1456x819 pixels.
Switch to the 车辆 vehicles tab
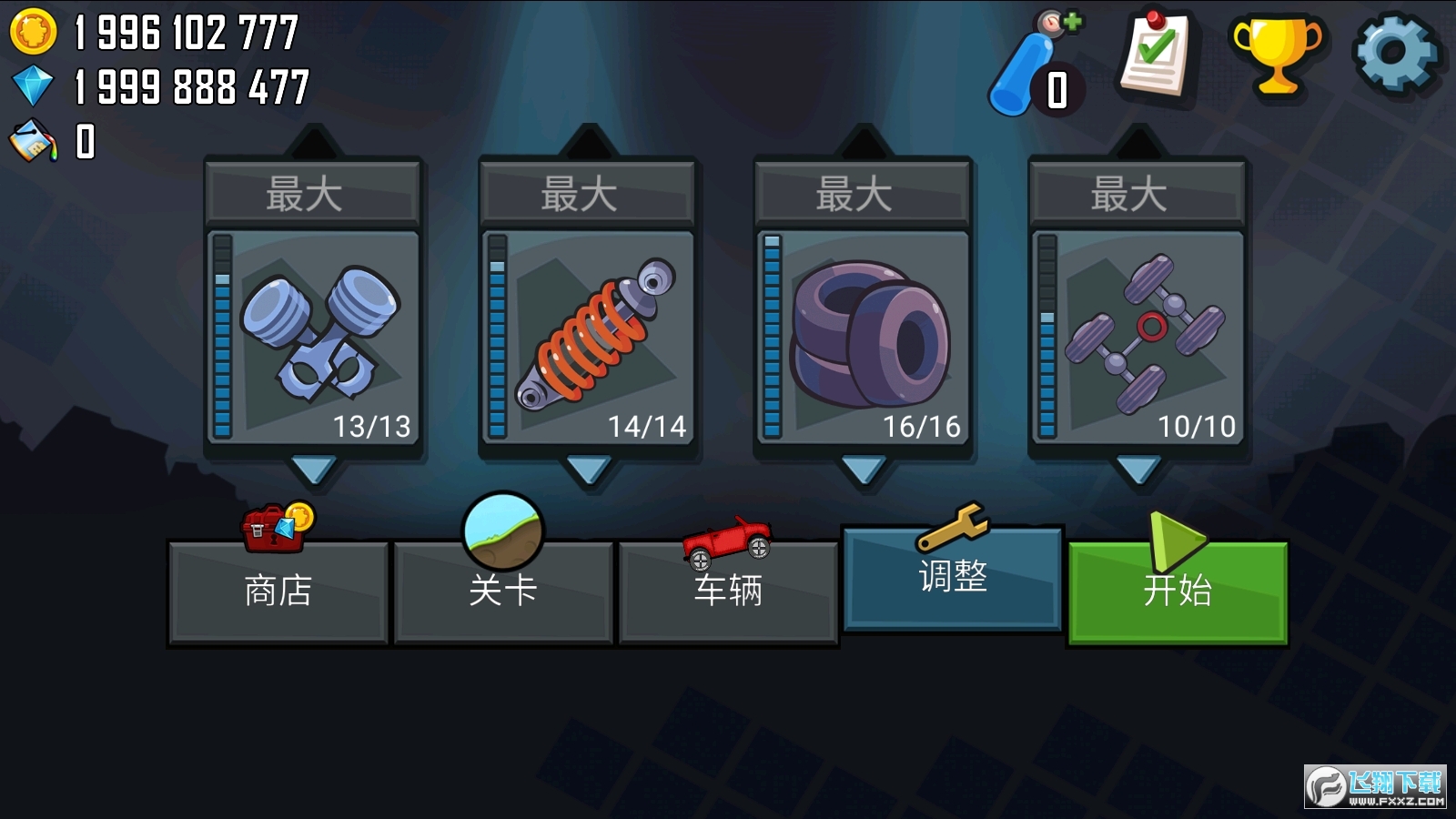728,591
